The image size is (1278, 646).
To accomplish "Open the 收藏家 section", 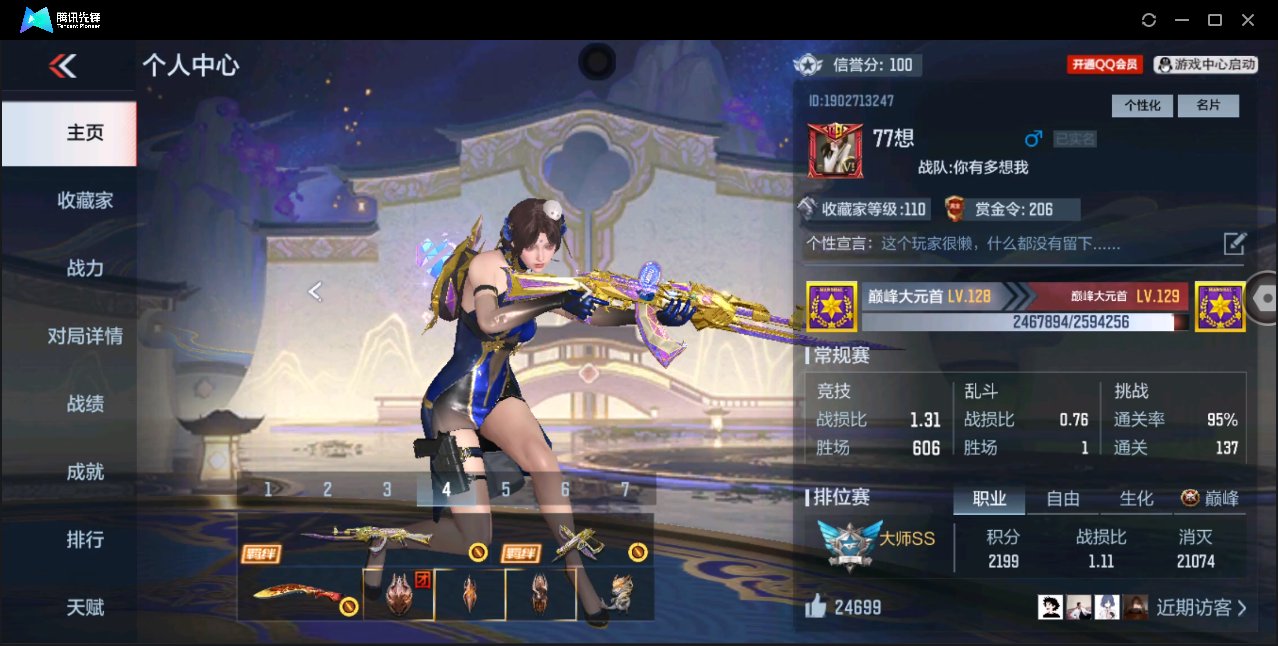I will pyautogui.click(x=85, y=201).
